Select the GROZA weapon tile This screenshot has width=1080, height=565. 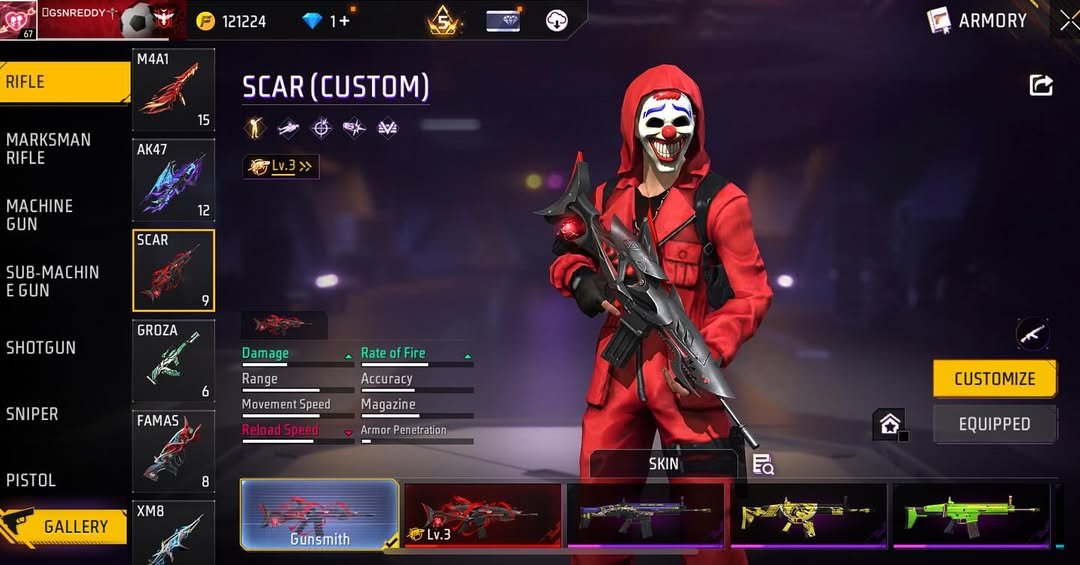(x=174, y=360)
